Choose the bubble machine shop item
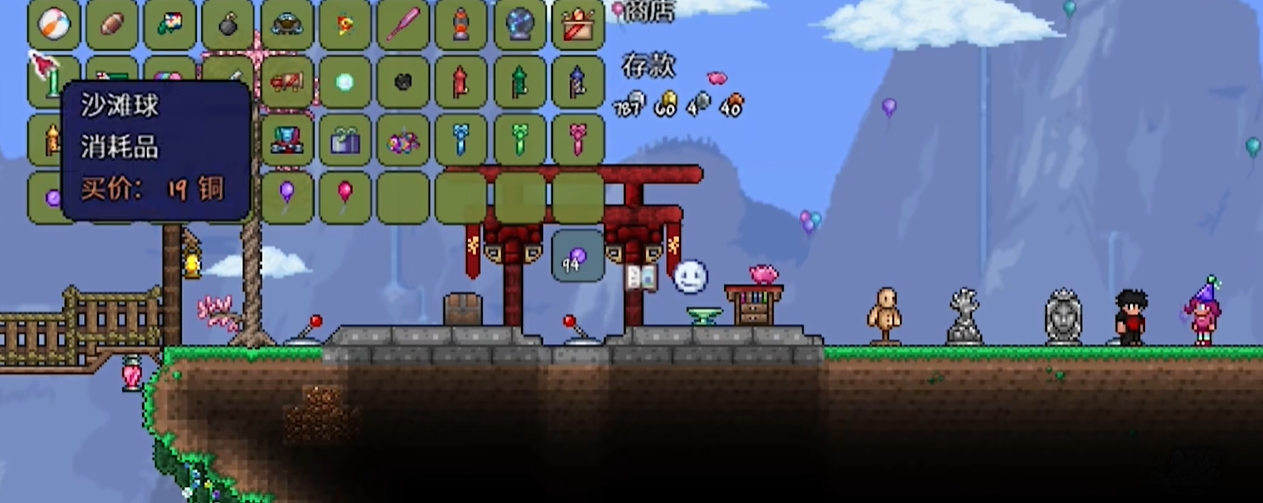Image resolution: width=1263 pixels, height=503 pixels. pos(287,25)
